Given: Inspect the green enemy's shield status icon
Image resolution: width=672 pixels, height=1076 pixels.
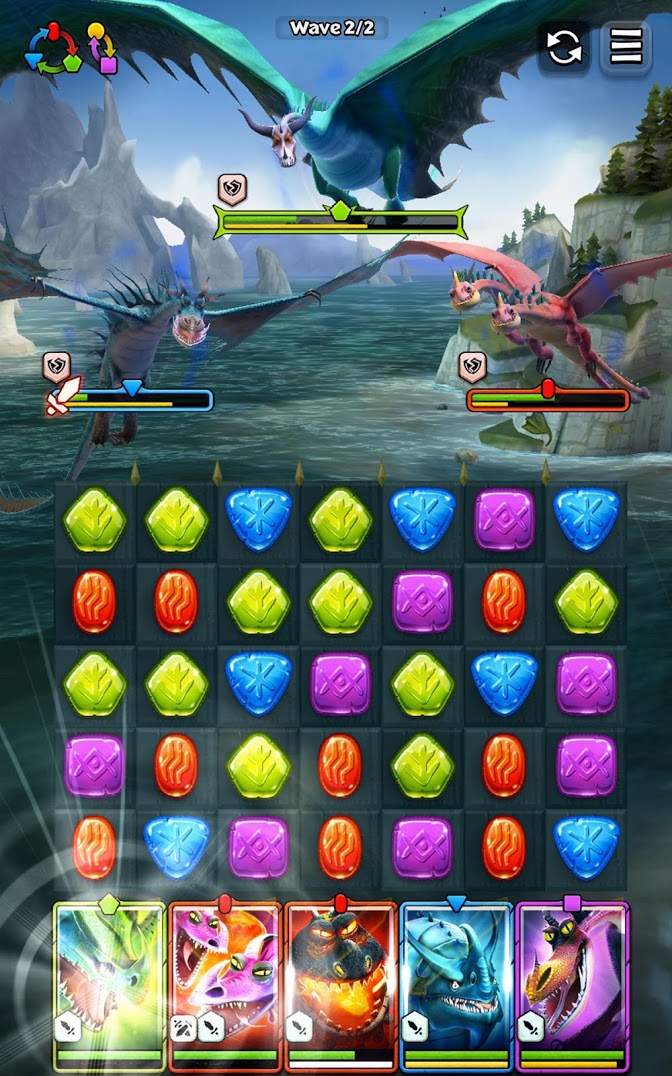Looking at the screenshot, I should click(x=232, y=189).
